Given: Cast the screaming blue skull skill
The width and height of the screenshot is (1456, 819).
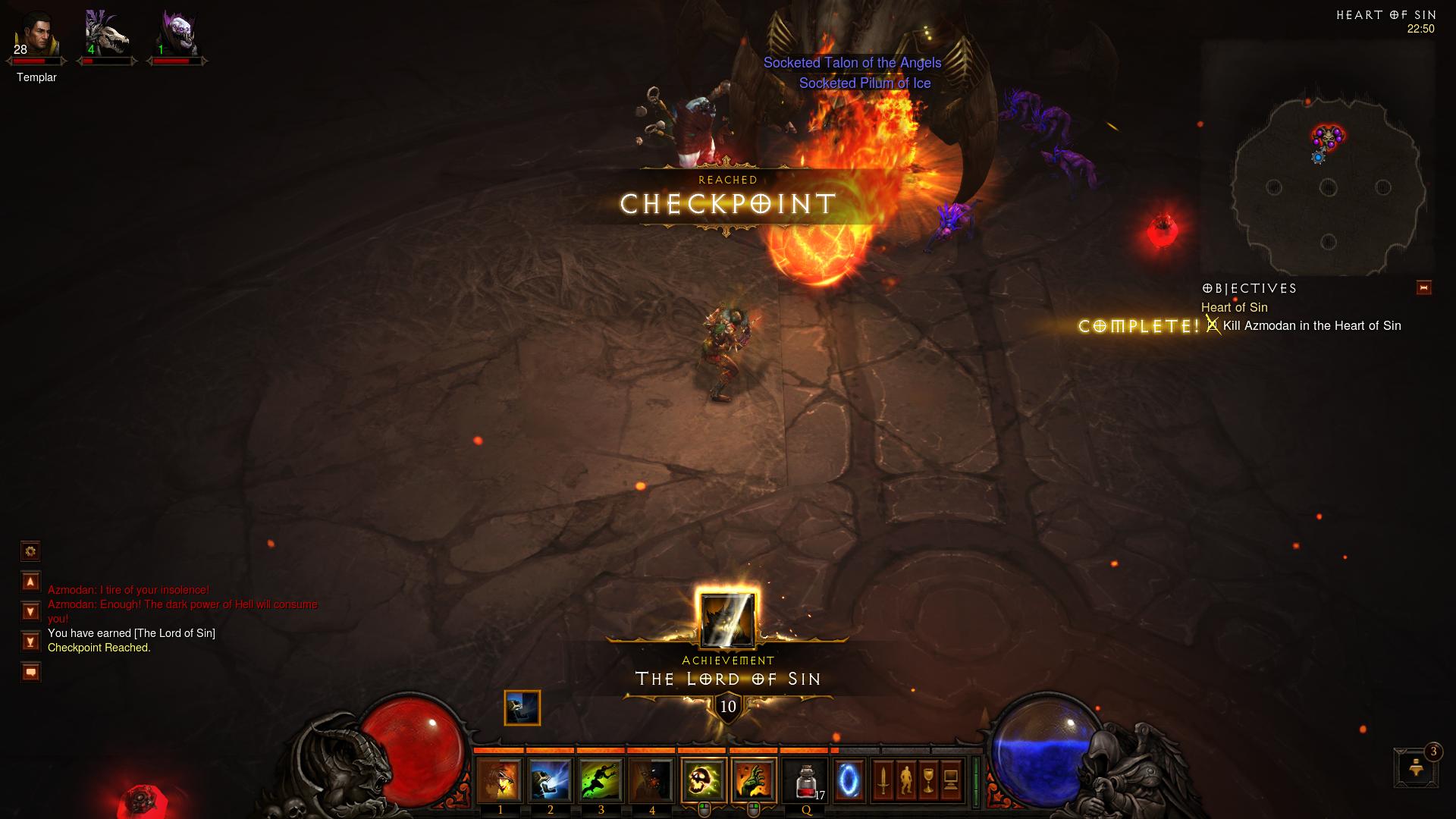Looking at the screenshot, I should (x=550, y=781).
